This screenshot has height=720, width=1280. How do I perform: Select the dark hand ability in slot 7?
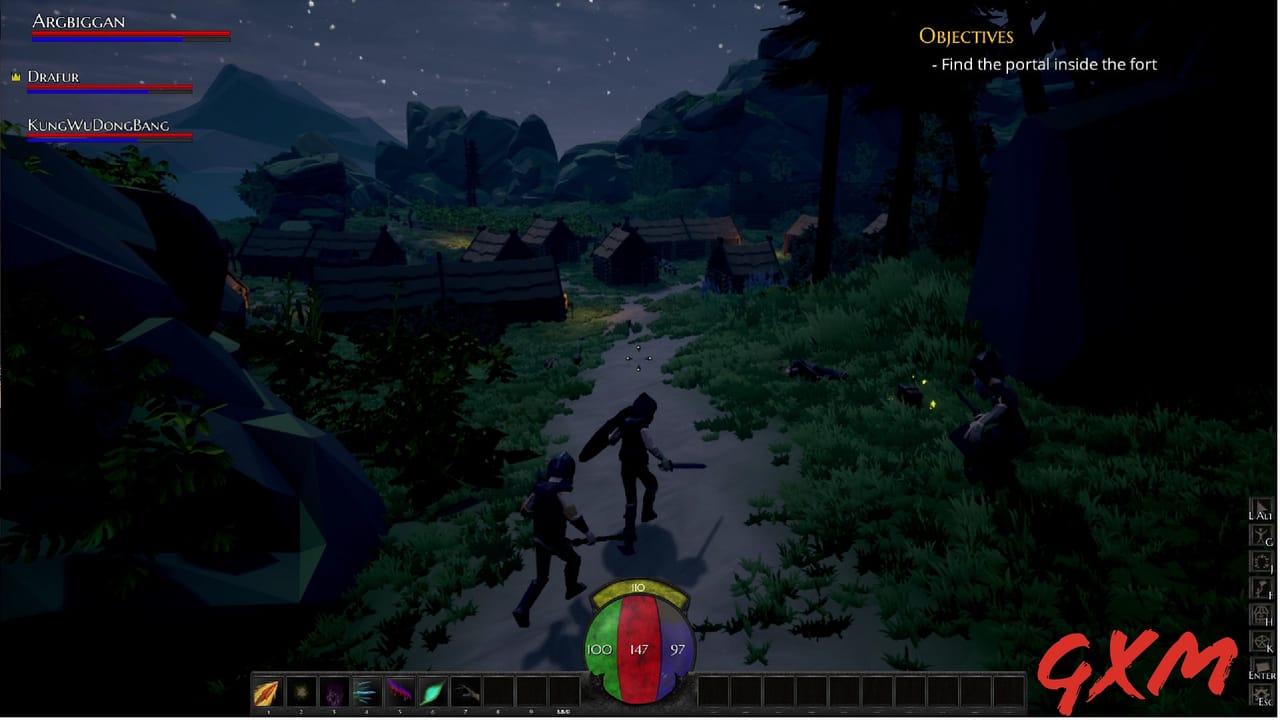pos(465,691)
